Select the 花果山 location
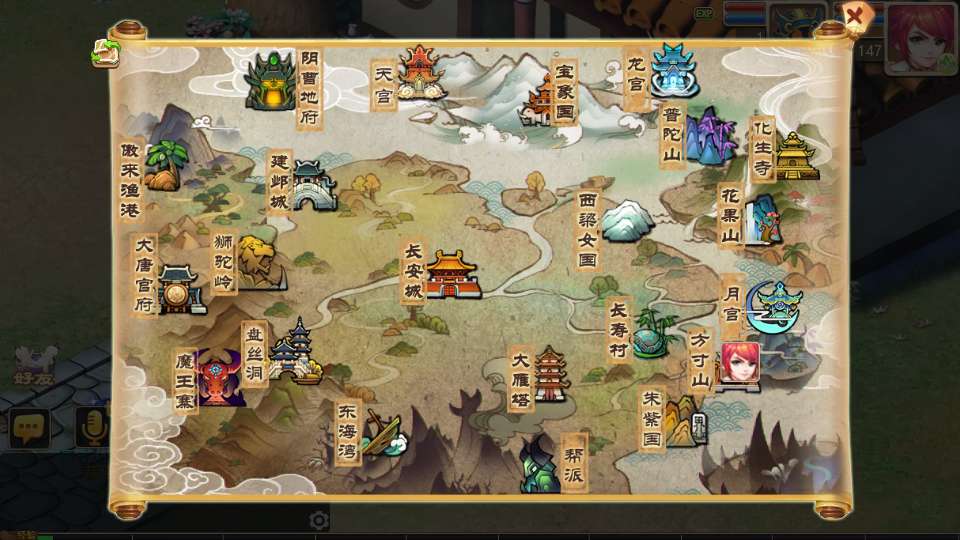This screenshot has height=540, width=960. 766,219
